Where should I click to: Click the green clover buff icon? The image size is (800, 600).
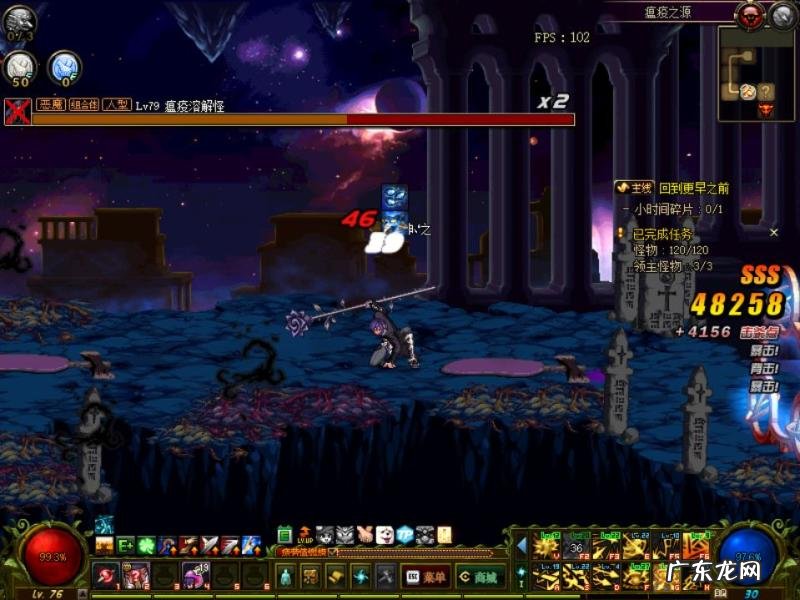[x=147, y=546]
